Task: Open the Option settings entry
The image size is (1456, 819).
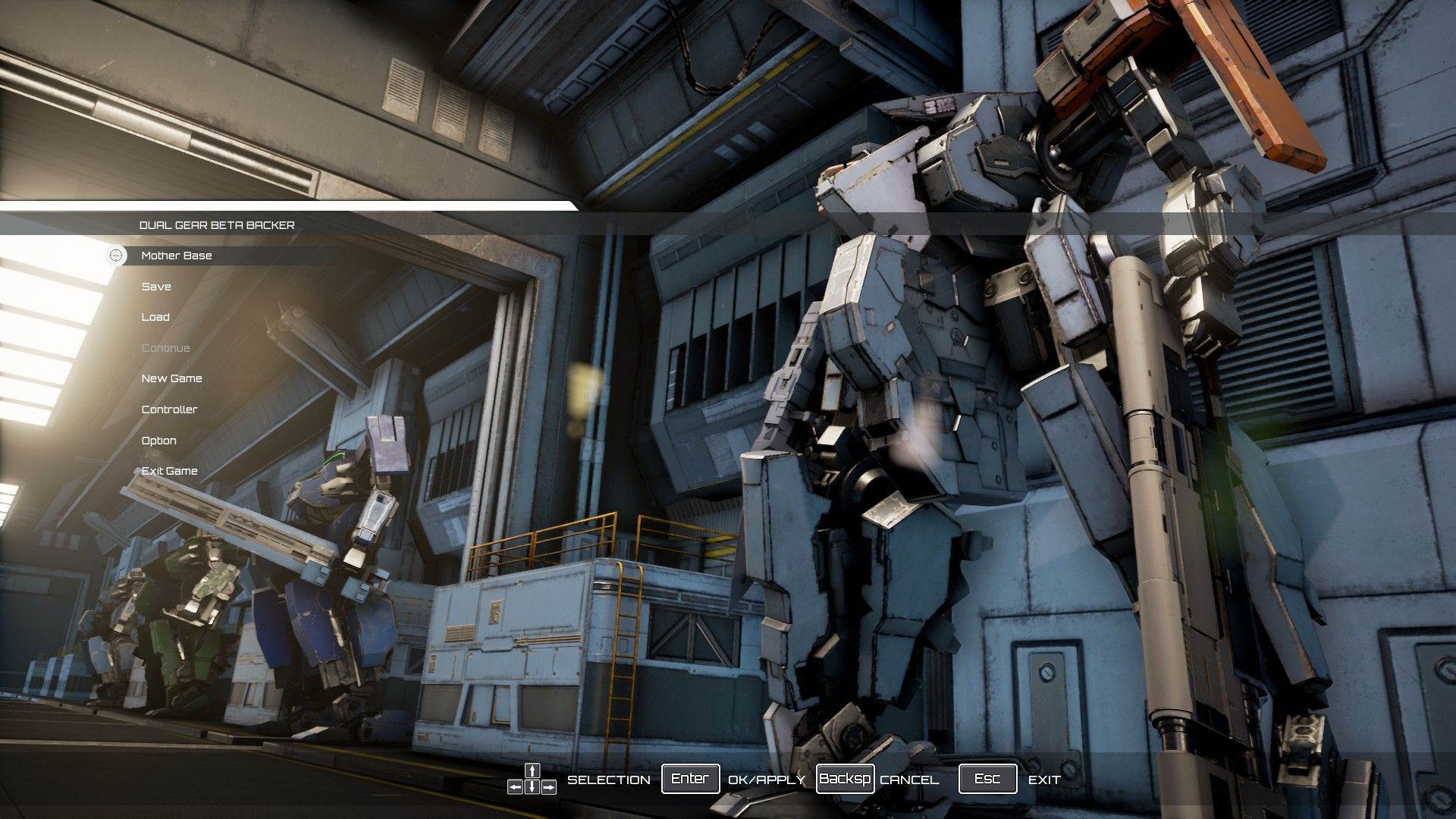Action: 158,441
